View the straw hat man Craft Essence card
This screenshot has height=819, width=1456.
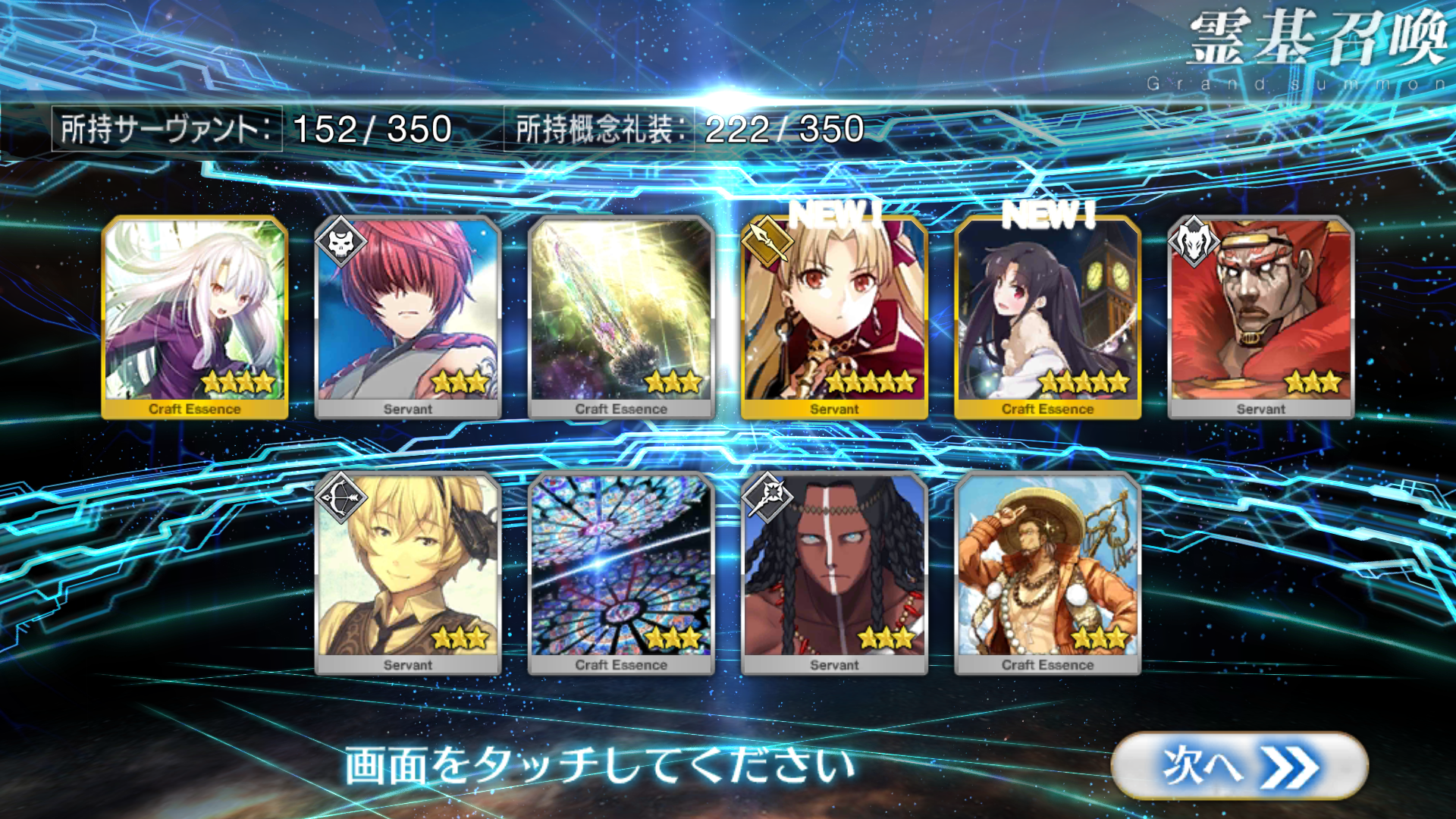(1047, 573)
